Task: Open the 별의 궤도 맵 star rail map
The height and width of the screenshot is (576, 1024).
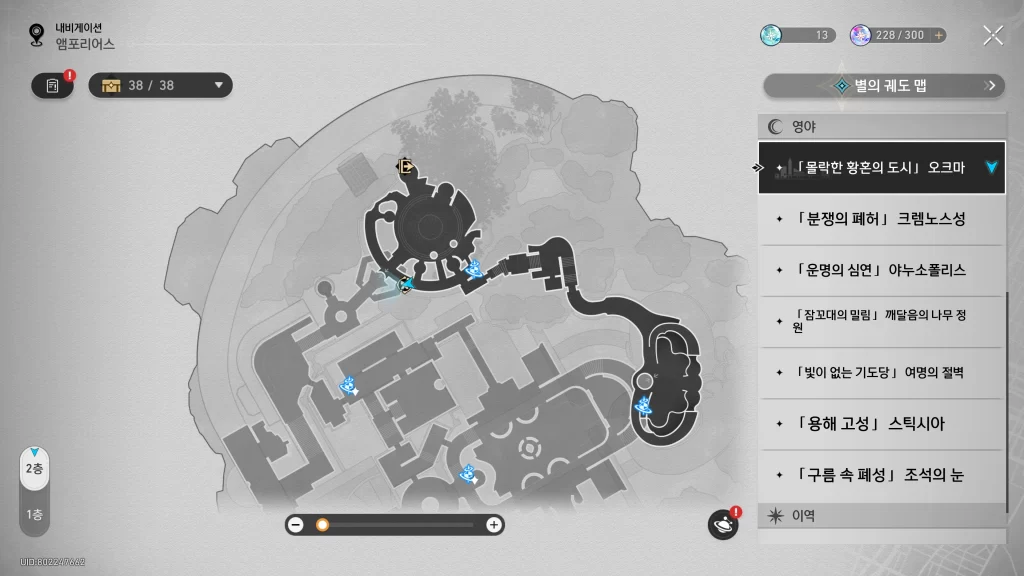Action: (x=884, y=86)
